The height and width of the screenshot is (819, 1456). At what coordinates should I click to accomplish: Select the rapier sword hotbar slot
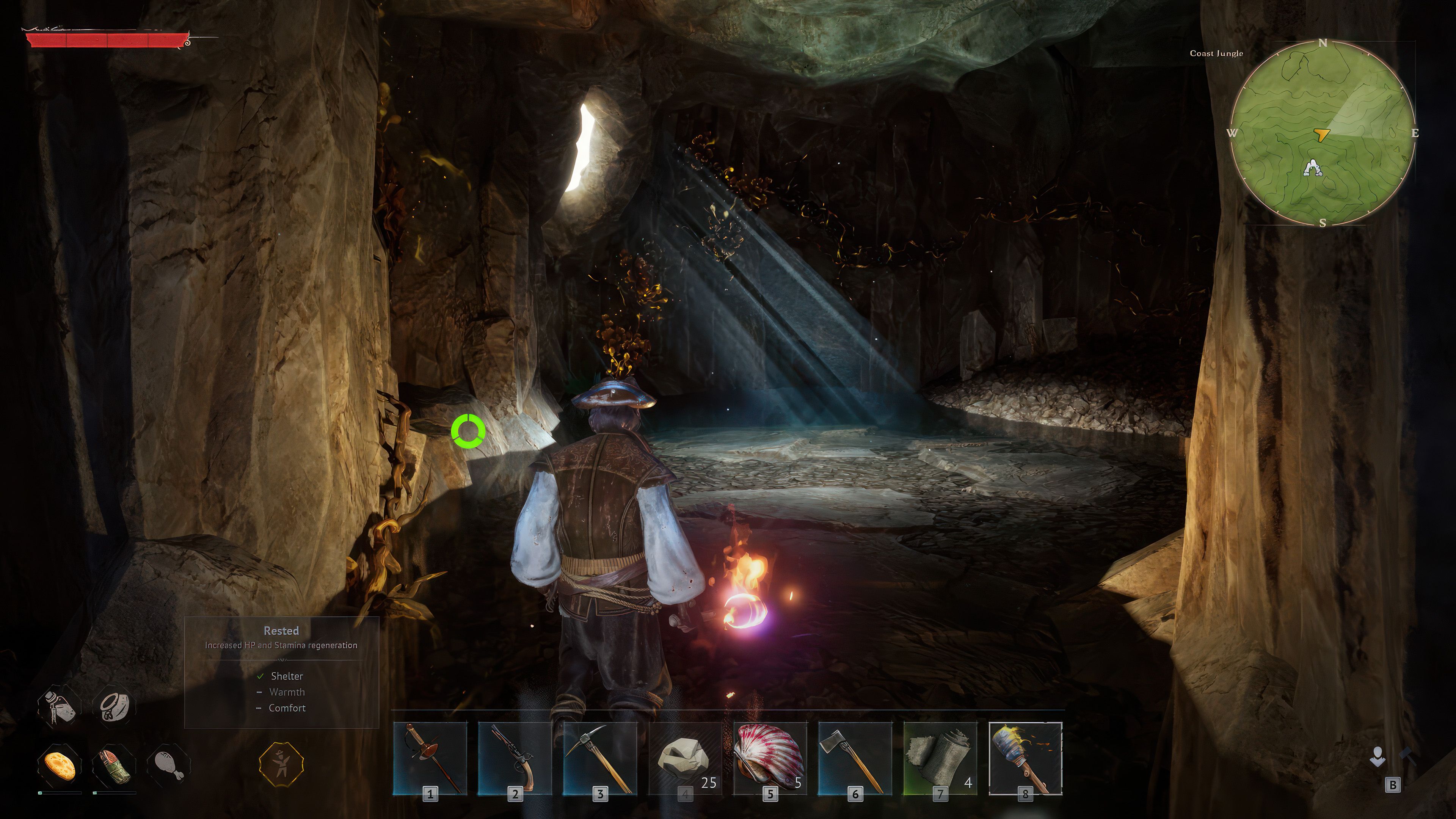[x=430, y=758]
